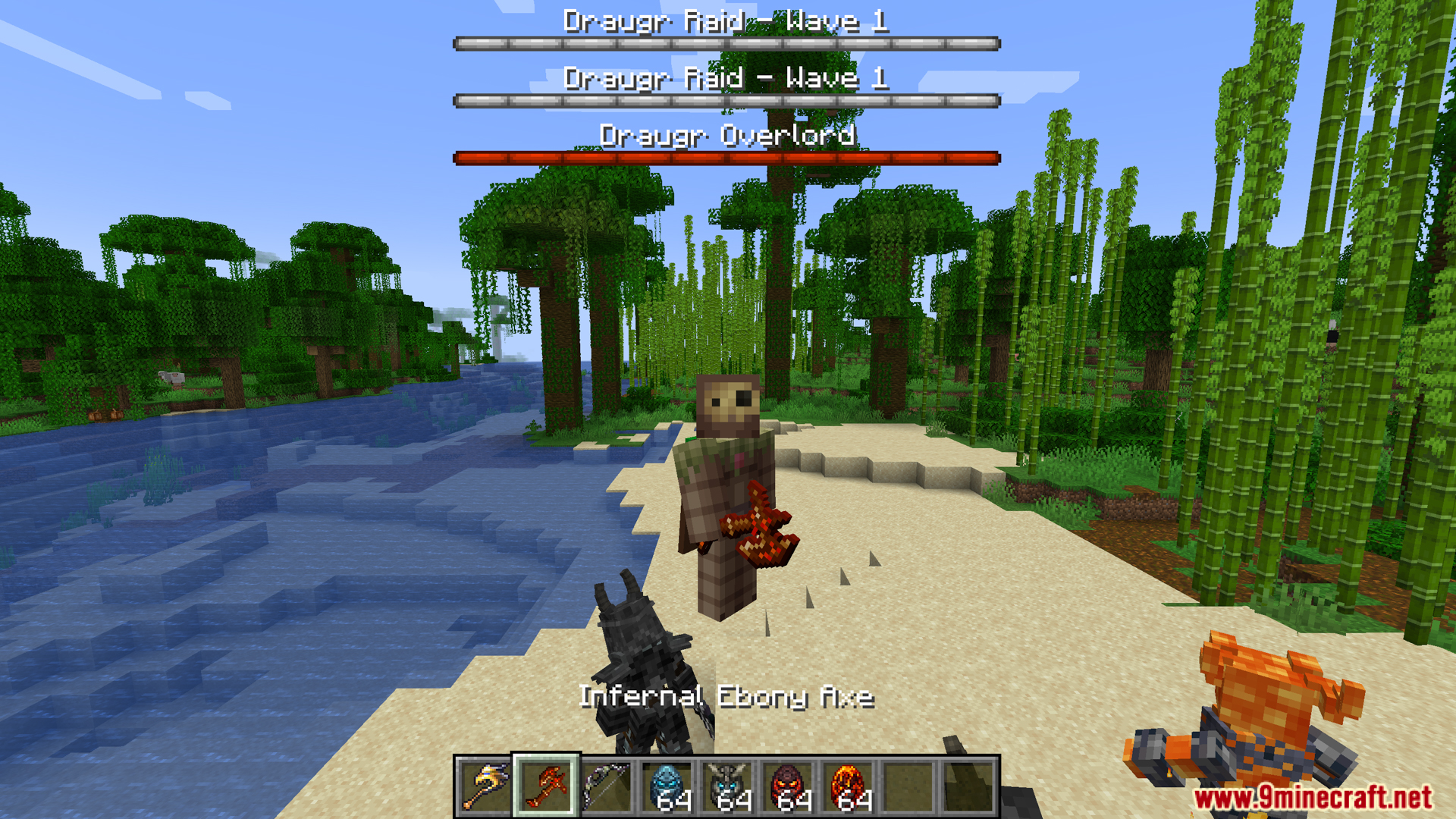Image resolution: width=1456 pixels, height=819 pixels.
Task: Click the Draugr Overlord boss name label
Action: click(726, 135)
